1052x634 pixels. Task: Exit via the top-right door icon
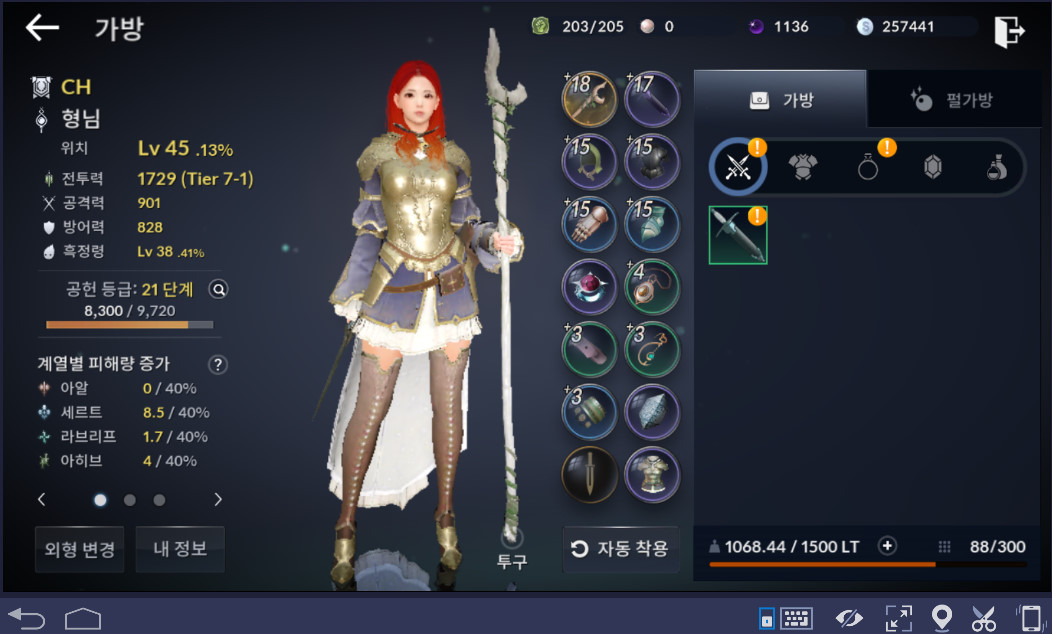(1009, 31)
